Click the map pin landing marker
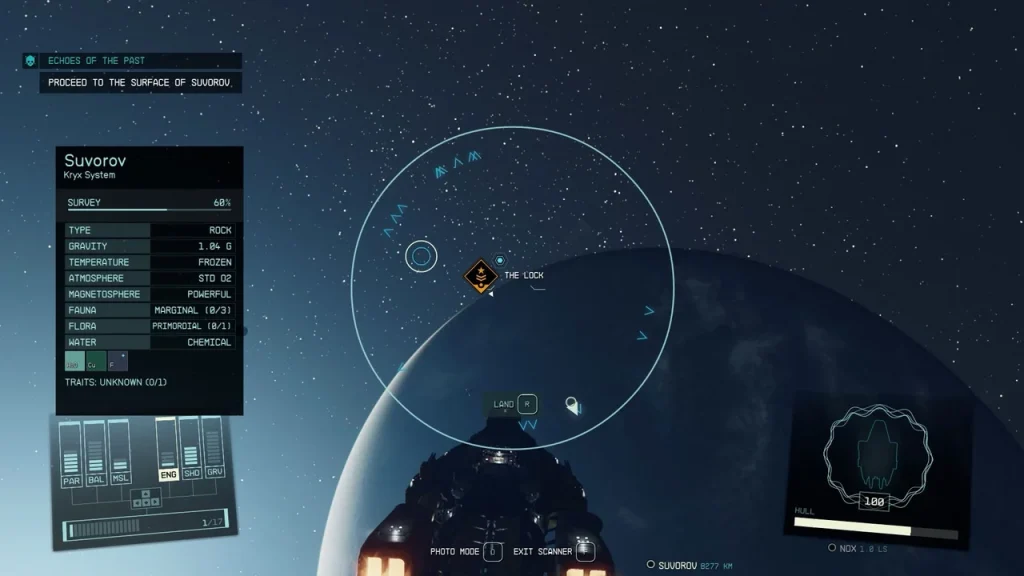This screenshot has height=576, width=1024. click(572, 405)
